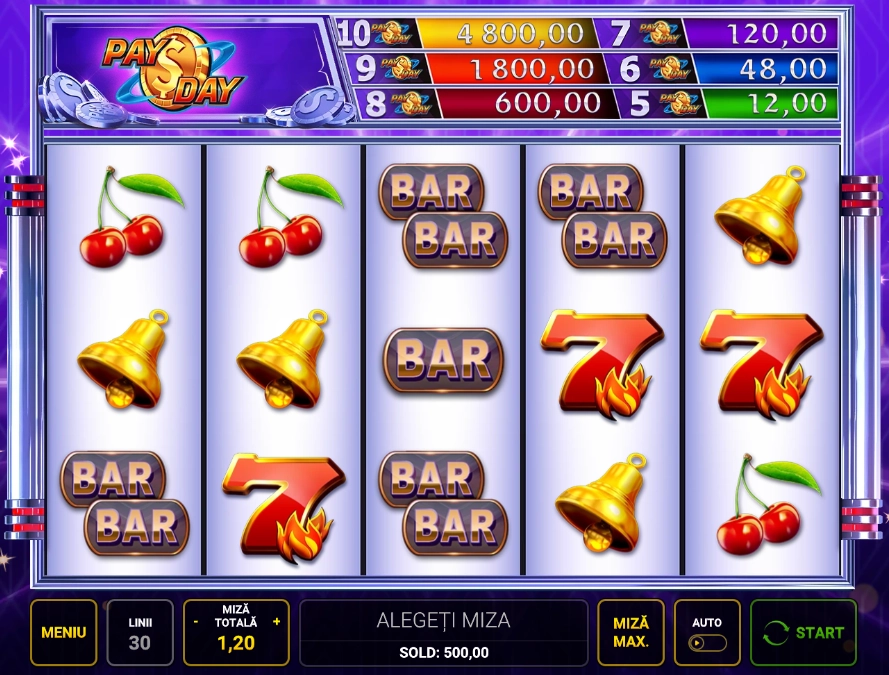Decrease total bet with the minus button
The image size is (889, 675).
[196, 622]
